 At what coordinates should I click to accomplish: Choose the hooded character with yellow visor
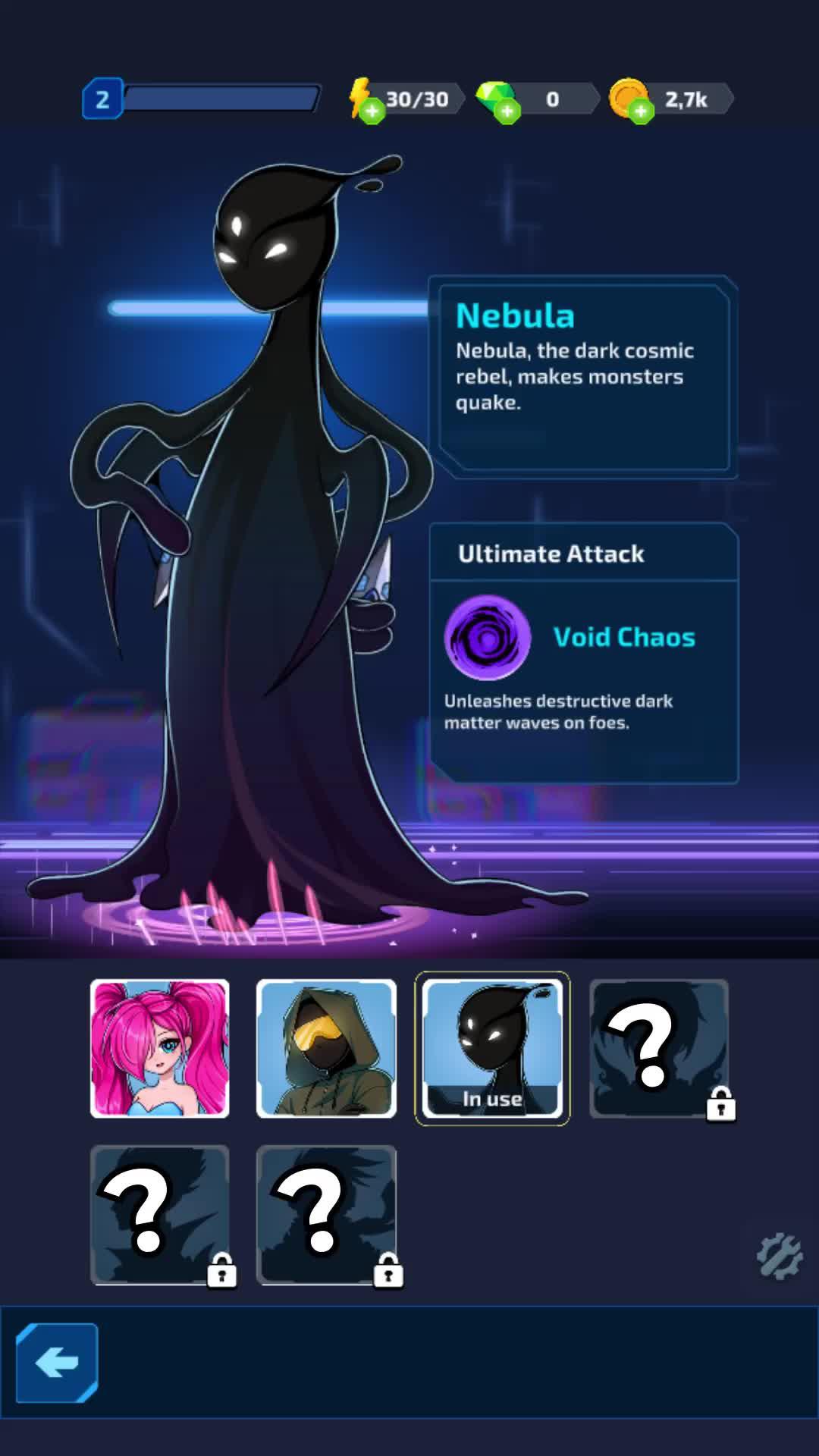pos(326,1048)
